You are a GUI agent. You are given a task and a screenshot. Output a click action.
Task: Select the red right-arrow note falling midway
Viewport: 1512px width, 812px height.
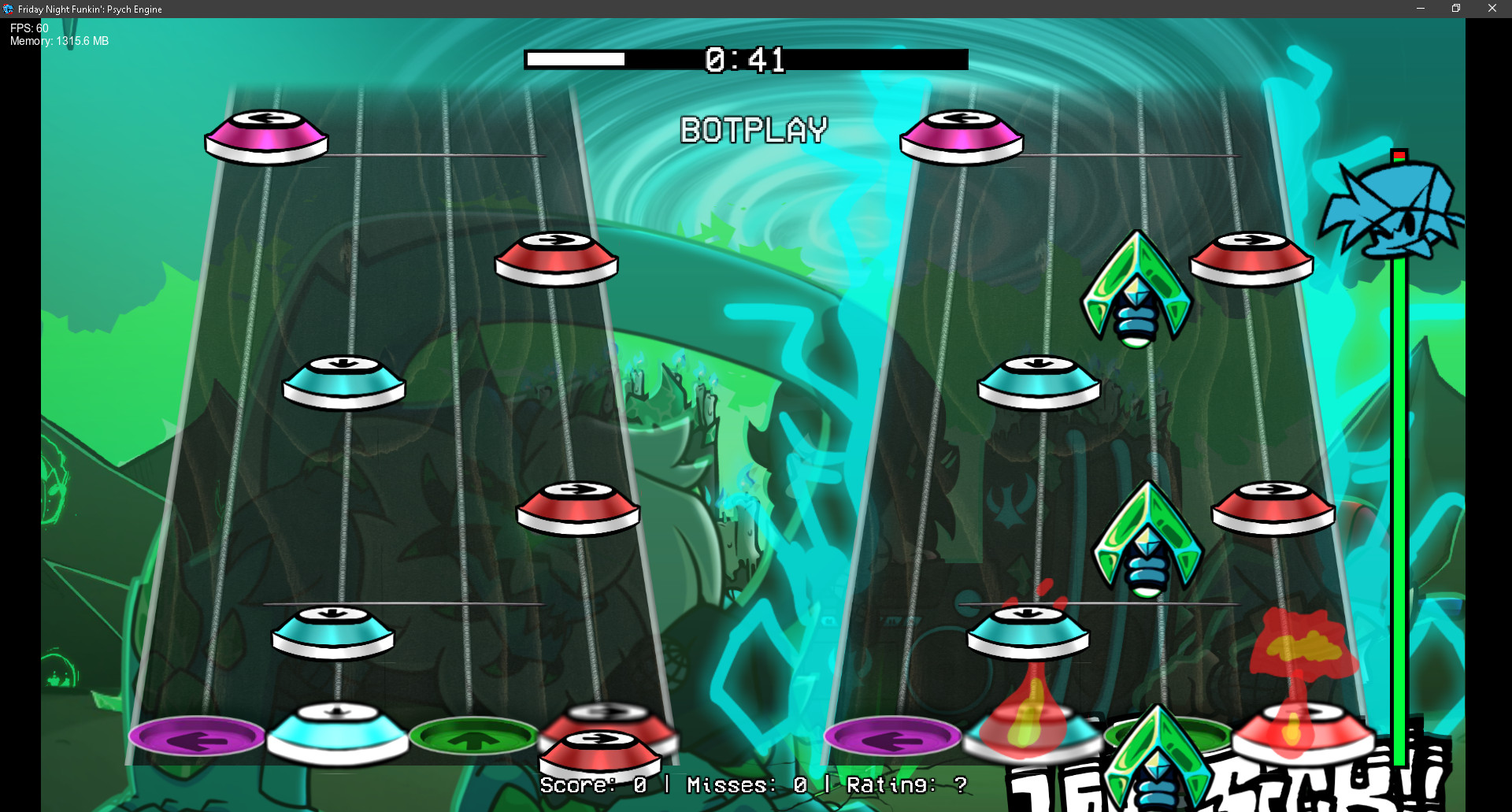pyautogui.click(x=577, y=508)
